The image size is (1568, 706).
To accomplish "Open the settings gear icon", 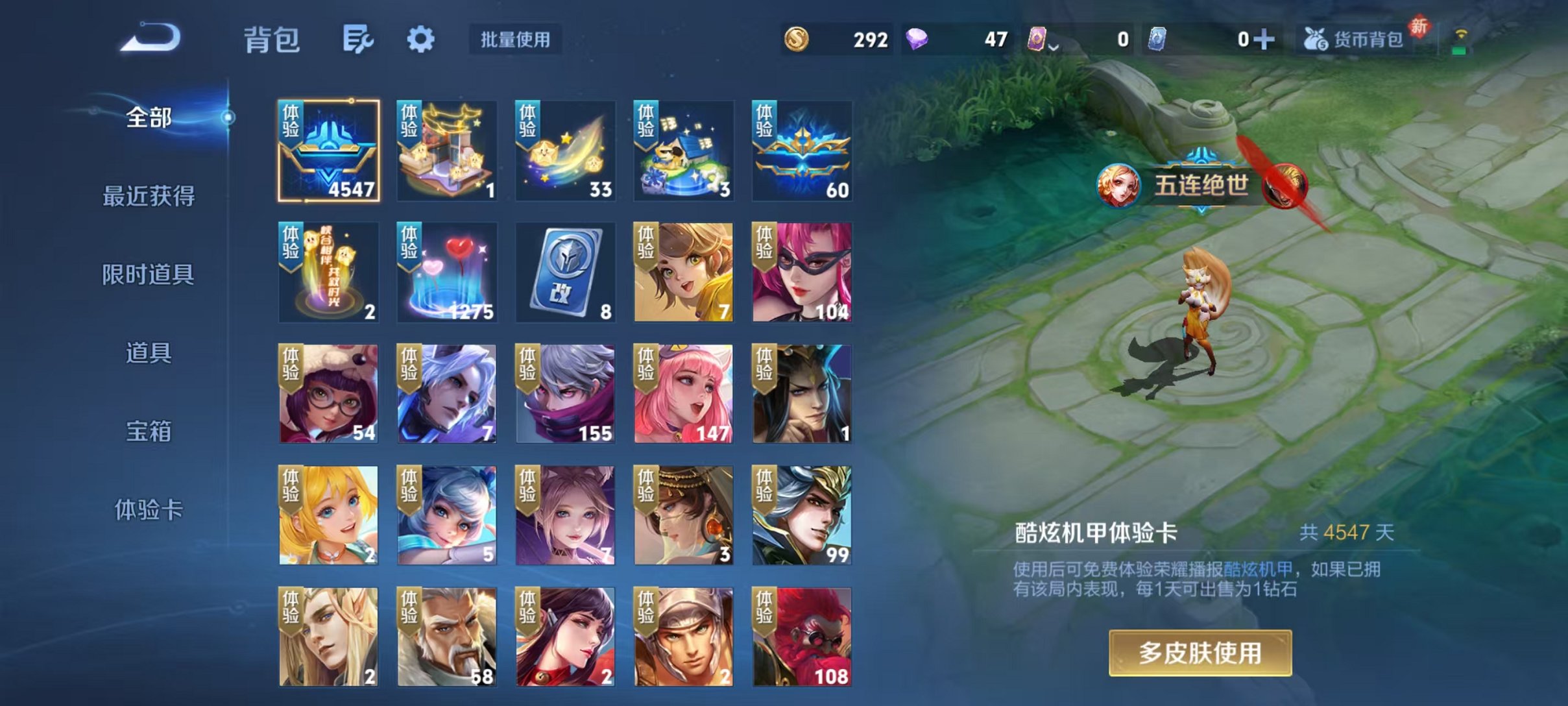I will pyautogui.click(x=422, y=40).
